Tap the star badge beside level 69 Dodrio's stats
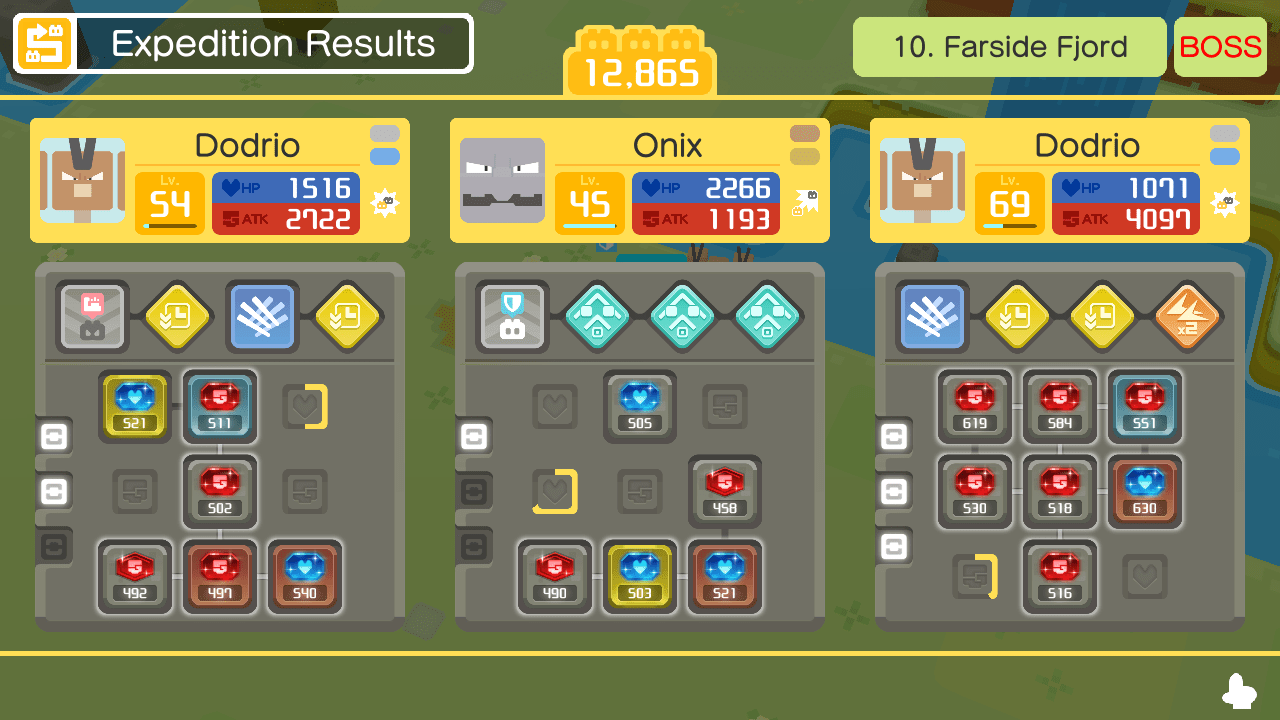 (1226, 202)
